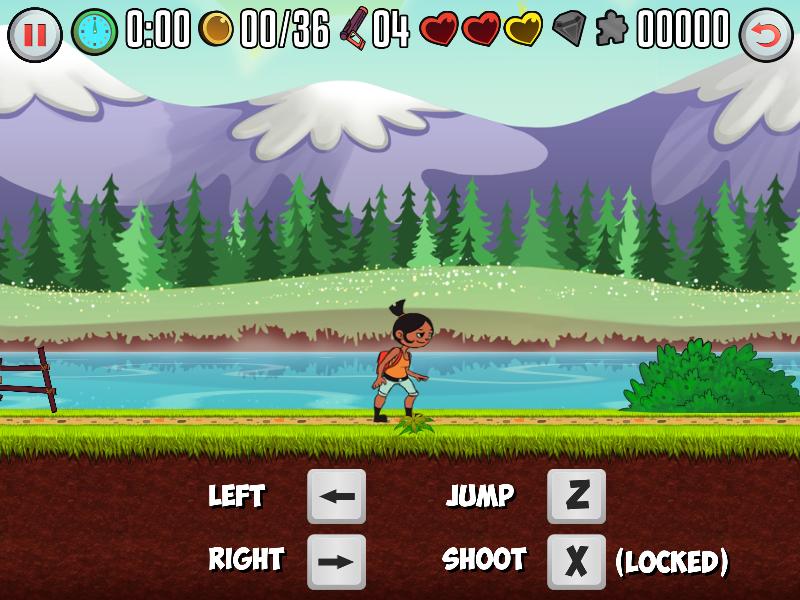
Task: Pause the game with the red pause button
Action: pyautogui.click(x=34, y=34)
